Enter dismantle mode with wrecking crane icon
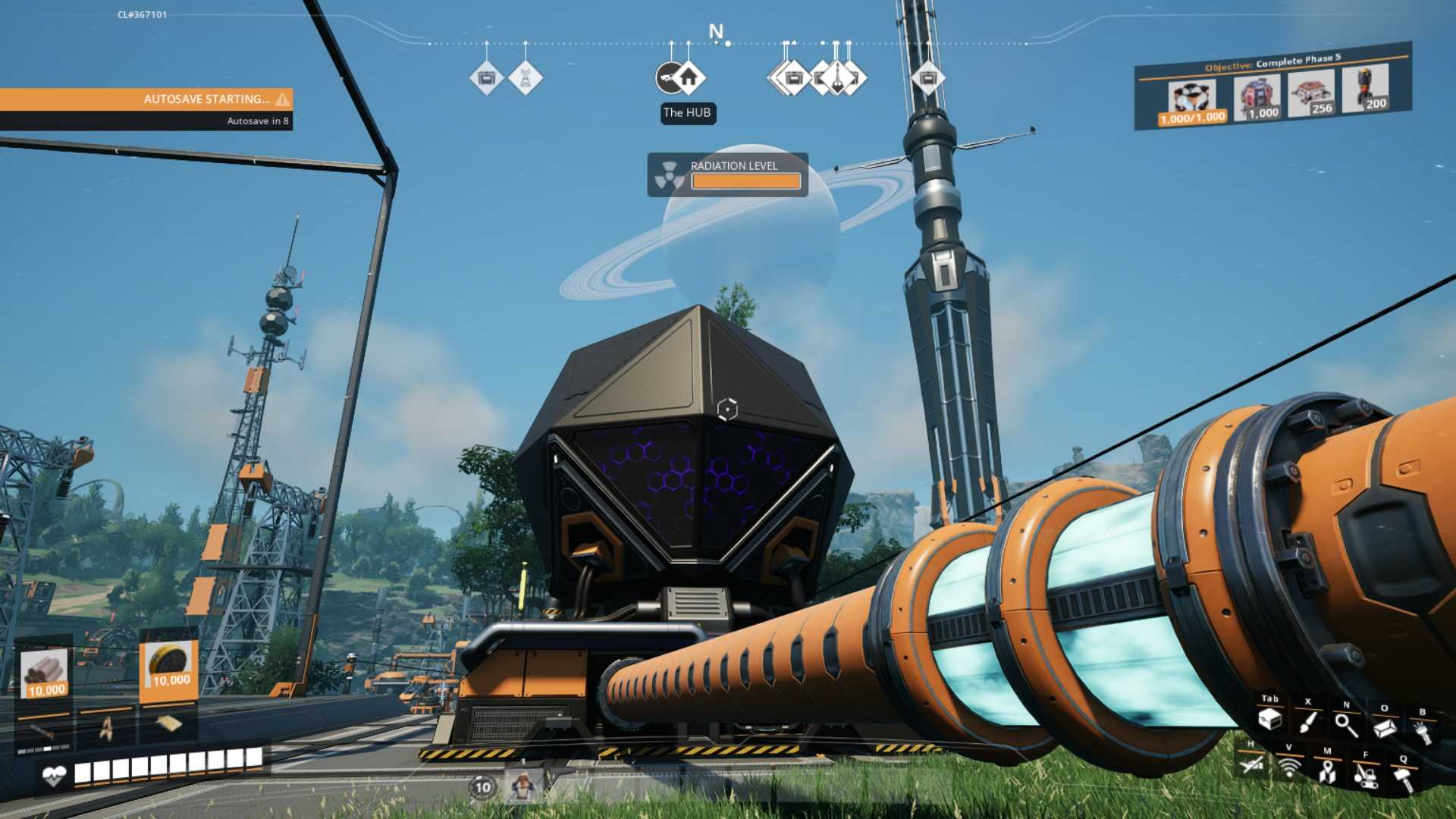This screenshot has width=1456, height=819. coord(1366,775)
